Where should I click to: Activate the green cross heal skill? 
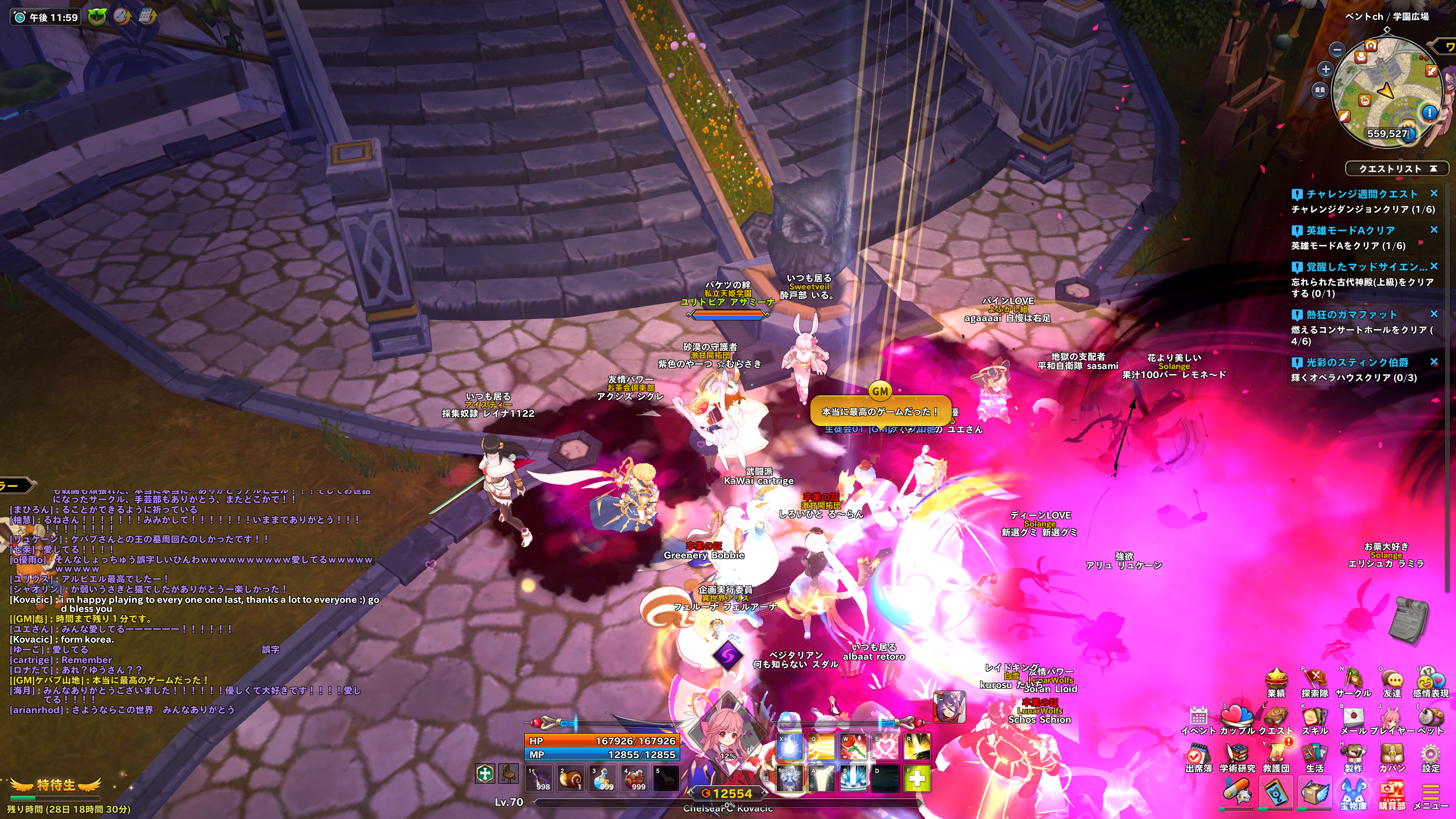point(917,779)
